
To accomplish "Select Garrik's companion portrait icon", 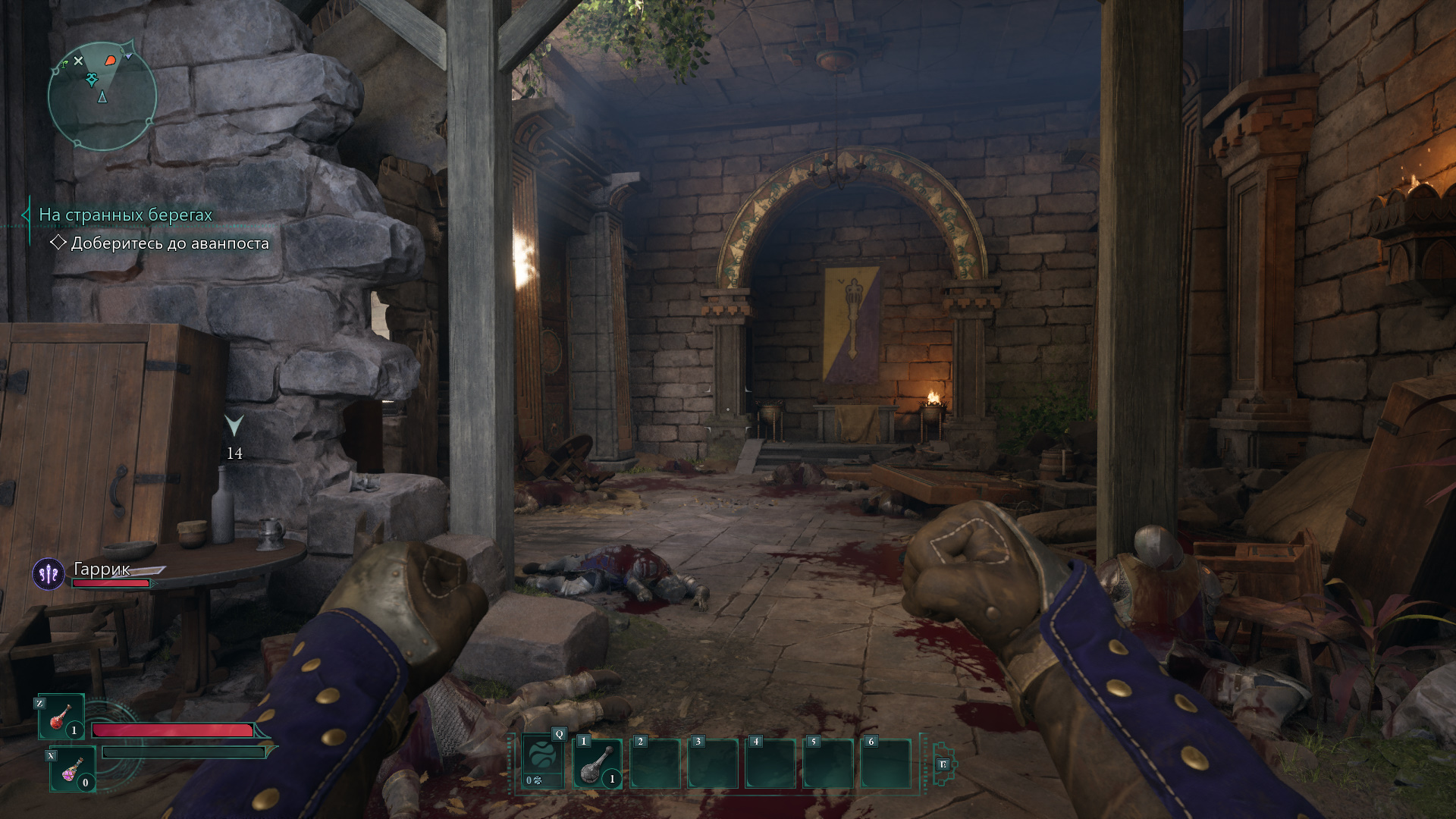I will (49, 574).
